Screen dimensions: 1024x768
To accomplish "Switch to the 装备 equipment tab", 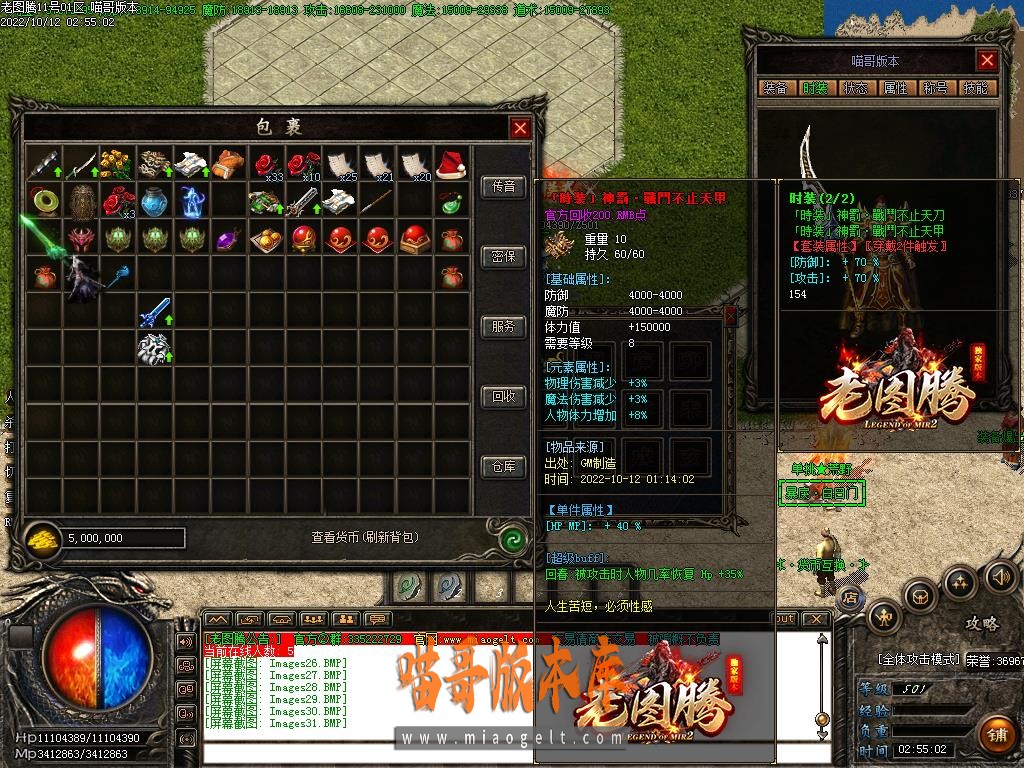I will (x=775, y=88).
